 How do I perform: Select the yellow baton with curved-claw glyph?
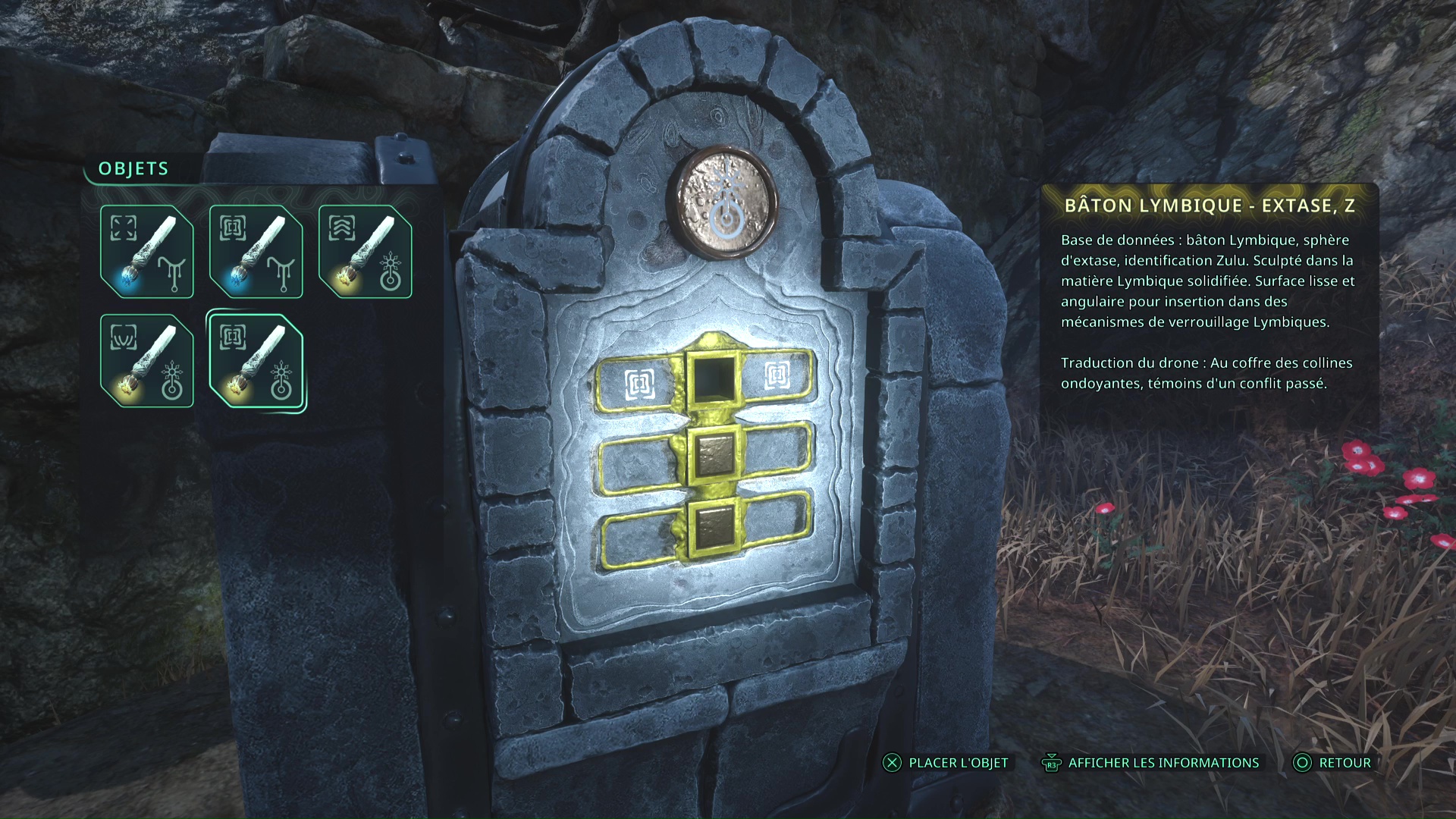pyautogui.click(x=147, y=361)
